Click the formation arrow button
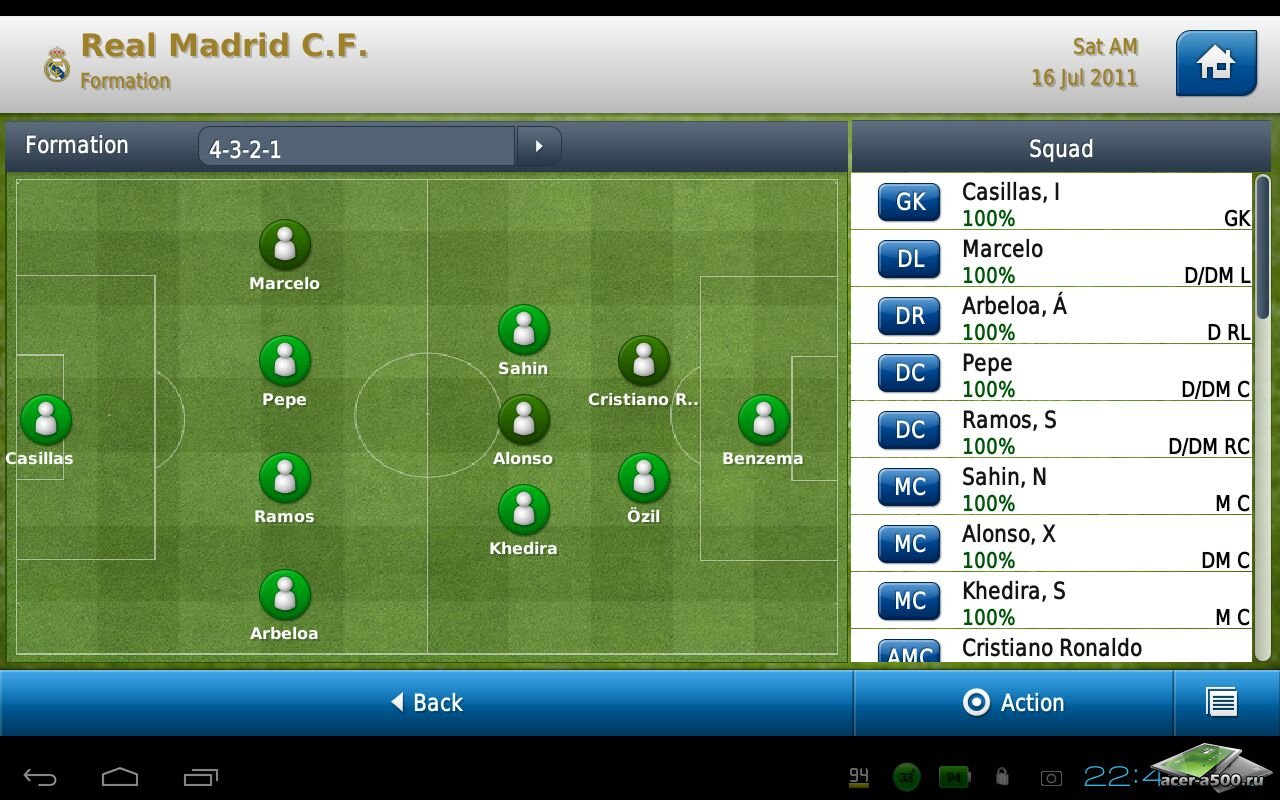Image resolution: width=1280 pixels, height=800 pixels. pos(539,147)
